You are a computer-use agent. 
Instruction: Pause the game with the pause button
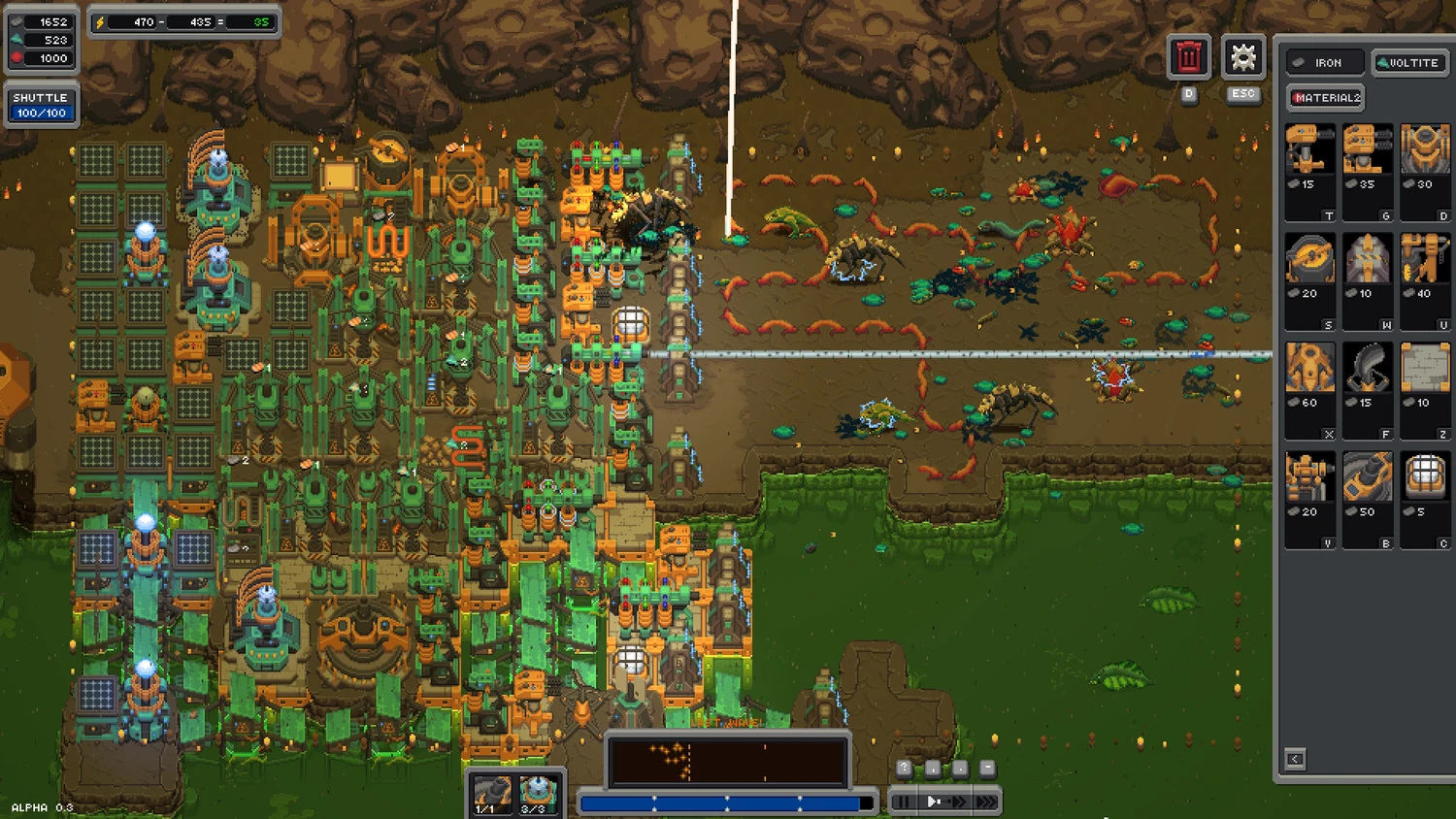pyautogui.click(x=903, y=802)
